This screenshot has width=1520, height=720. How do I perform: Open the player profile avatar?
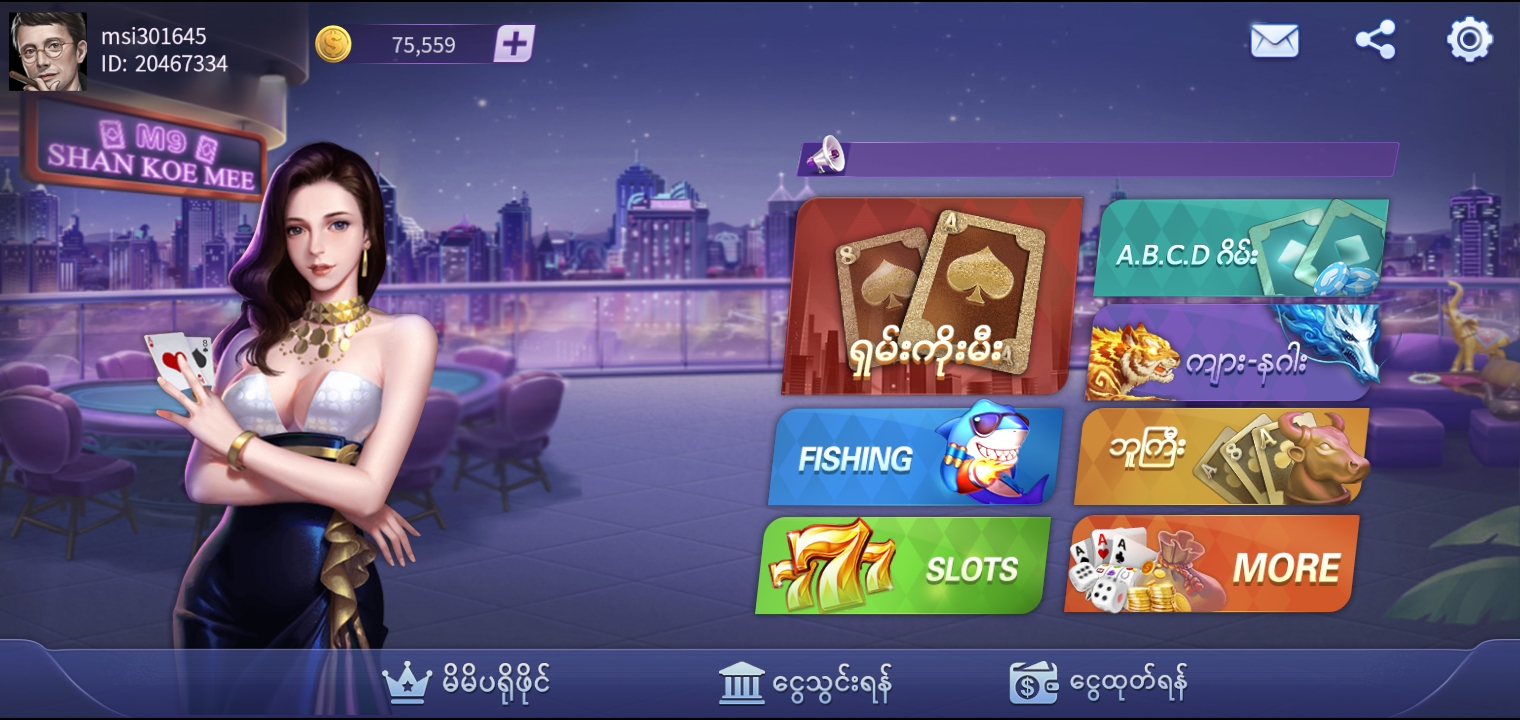coord(48,51)
